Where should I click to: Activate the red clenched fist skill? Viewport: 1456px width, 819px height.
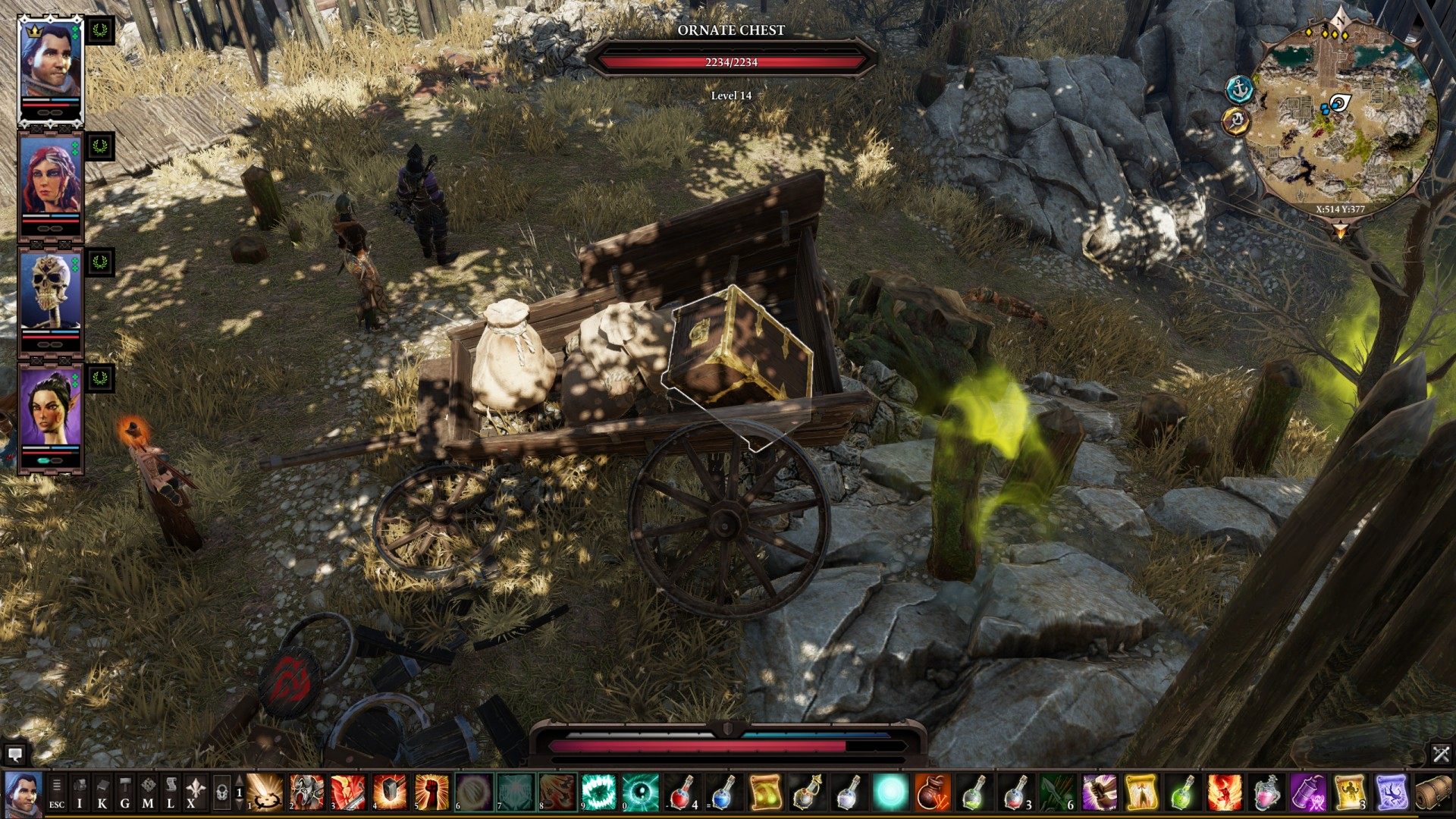(x=432, y=792)
